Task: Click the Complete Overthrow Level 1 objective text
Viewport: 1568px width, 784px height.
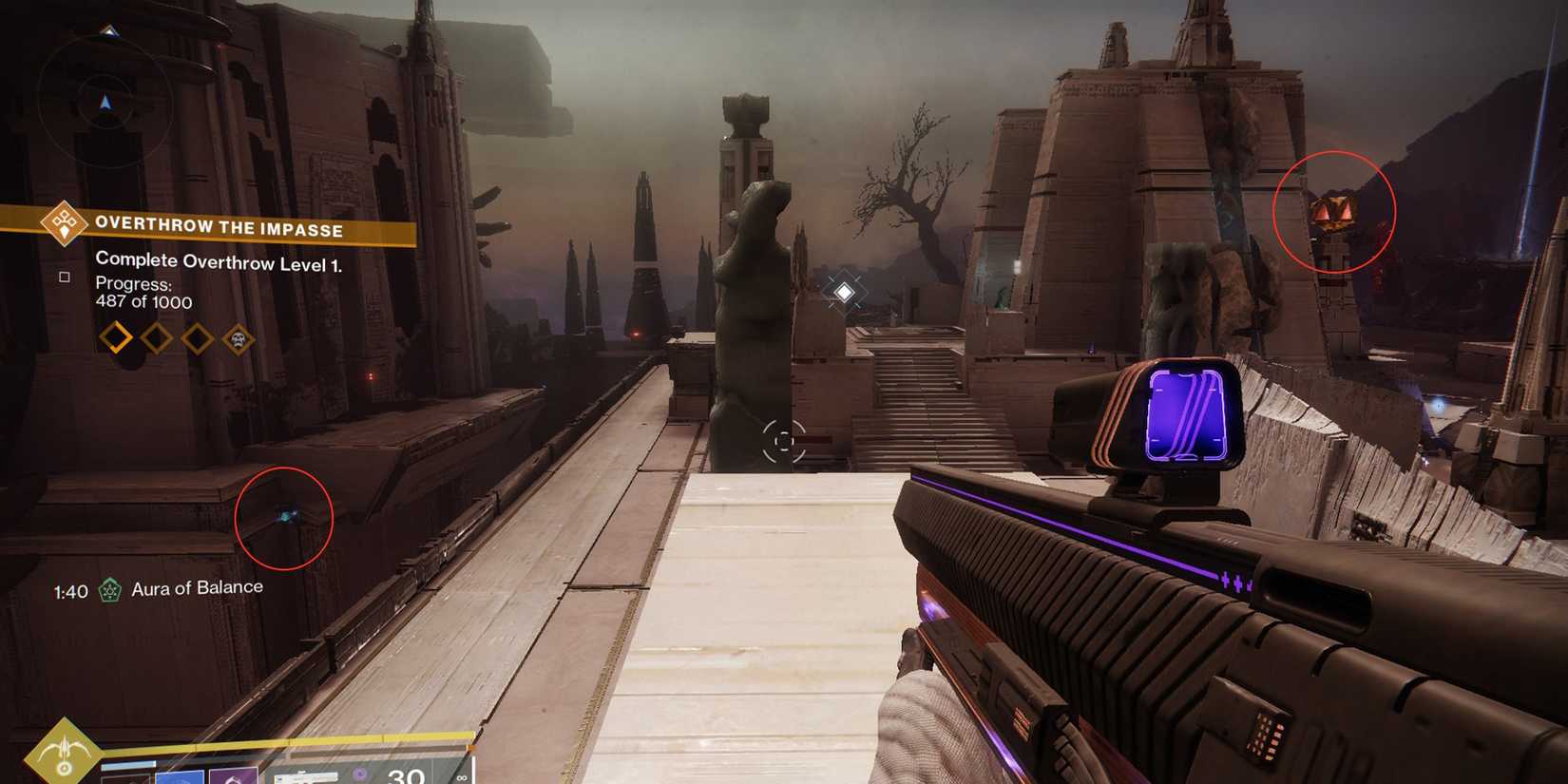Action: tap(220, 260)
